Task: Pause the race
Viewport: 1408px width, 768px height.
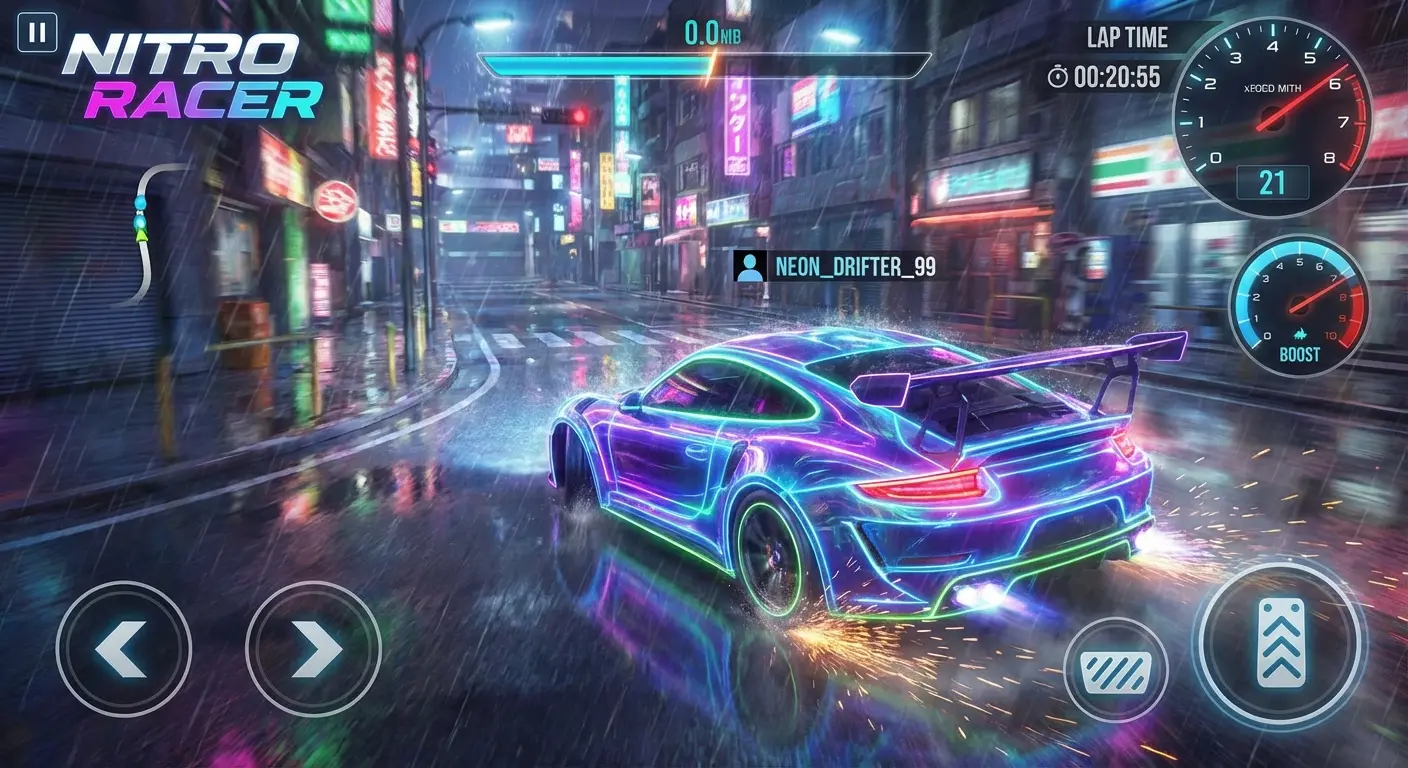Action: coord(37,33)
